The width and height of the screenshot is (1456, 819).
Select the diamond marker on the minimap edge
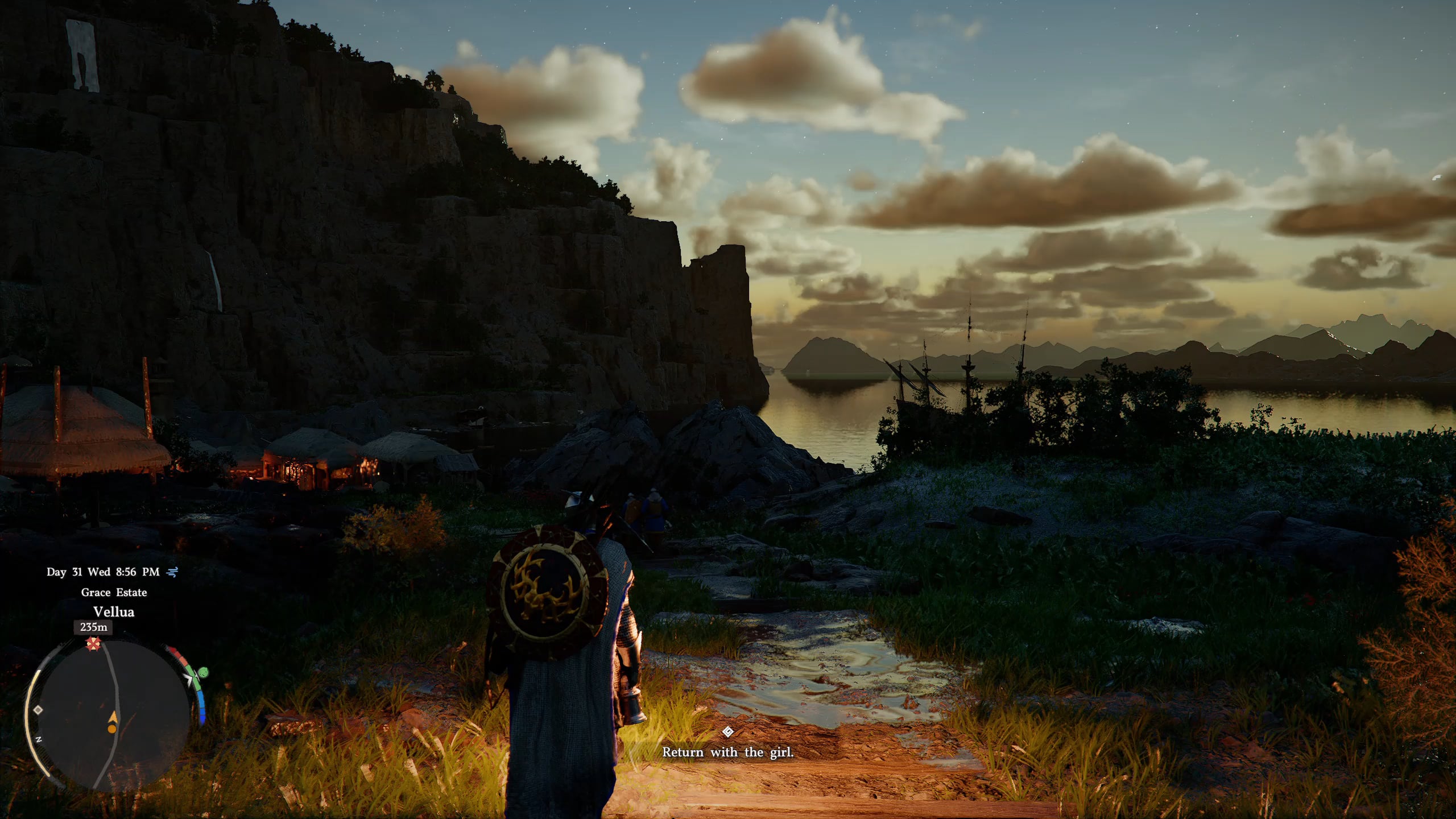coord(38,710)
